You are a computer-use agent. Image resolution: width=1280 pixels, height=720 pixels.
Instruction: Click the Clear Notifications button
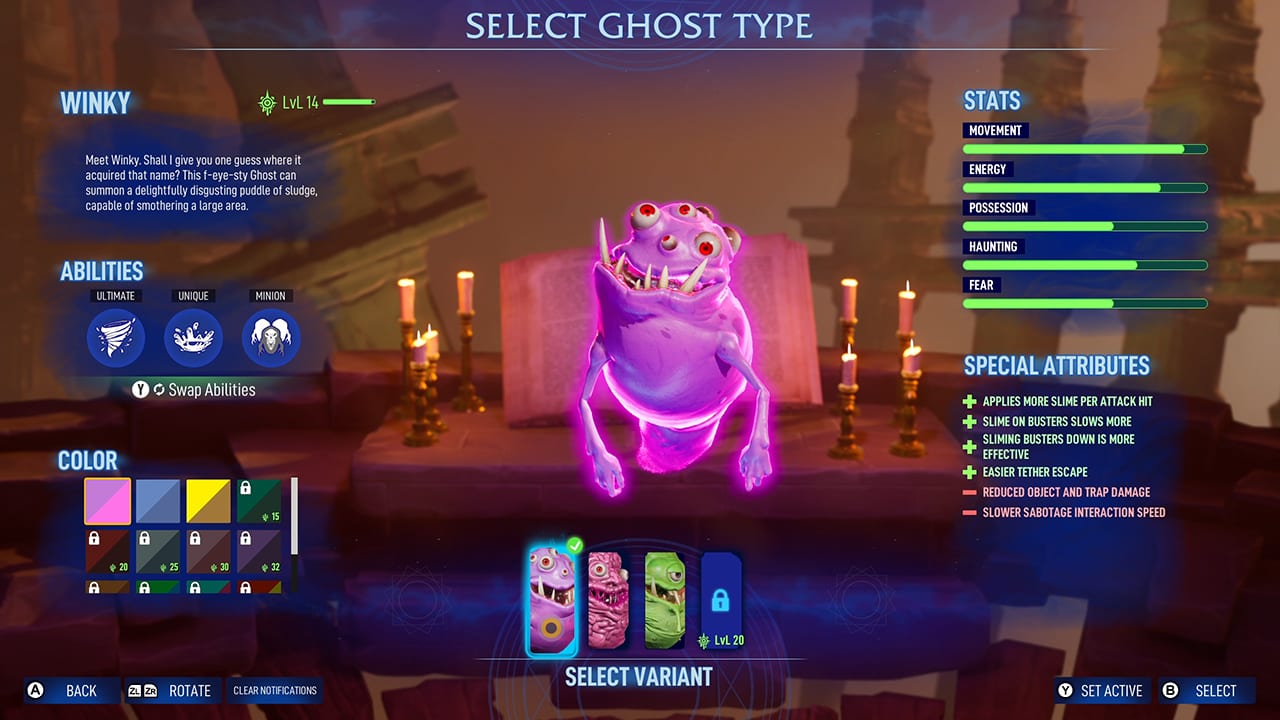point(274,690)
